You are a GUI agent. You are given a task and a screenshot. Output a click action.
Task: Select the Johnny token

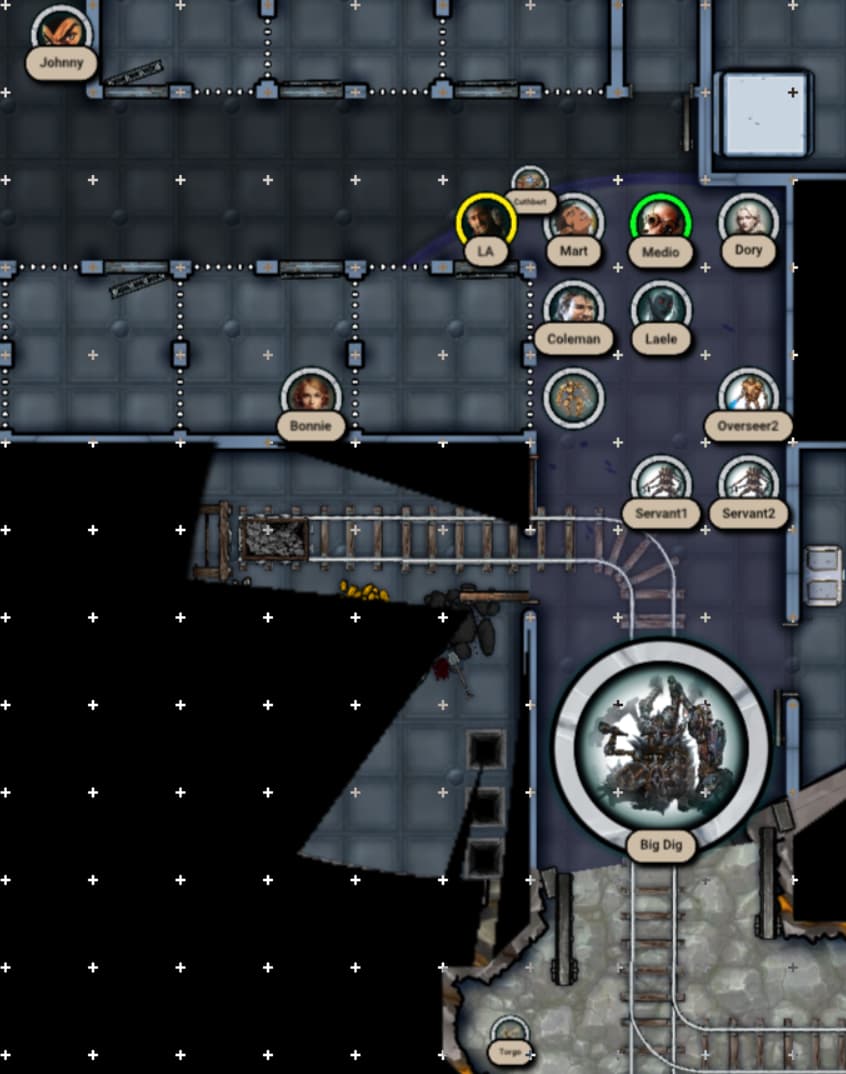(x=62, y=36)
